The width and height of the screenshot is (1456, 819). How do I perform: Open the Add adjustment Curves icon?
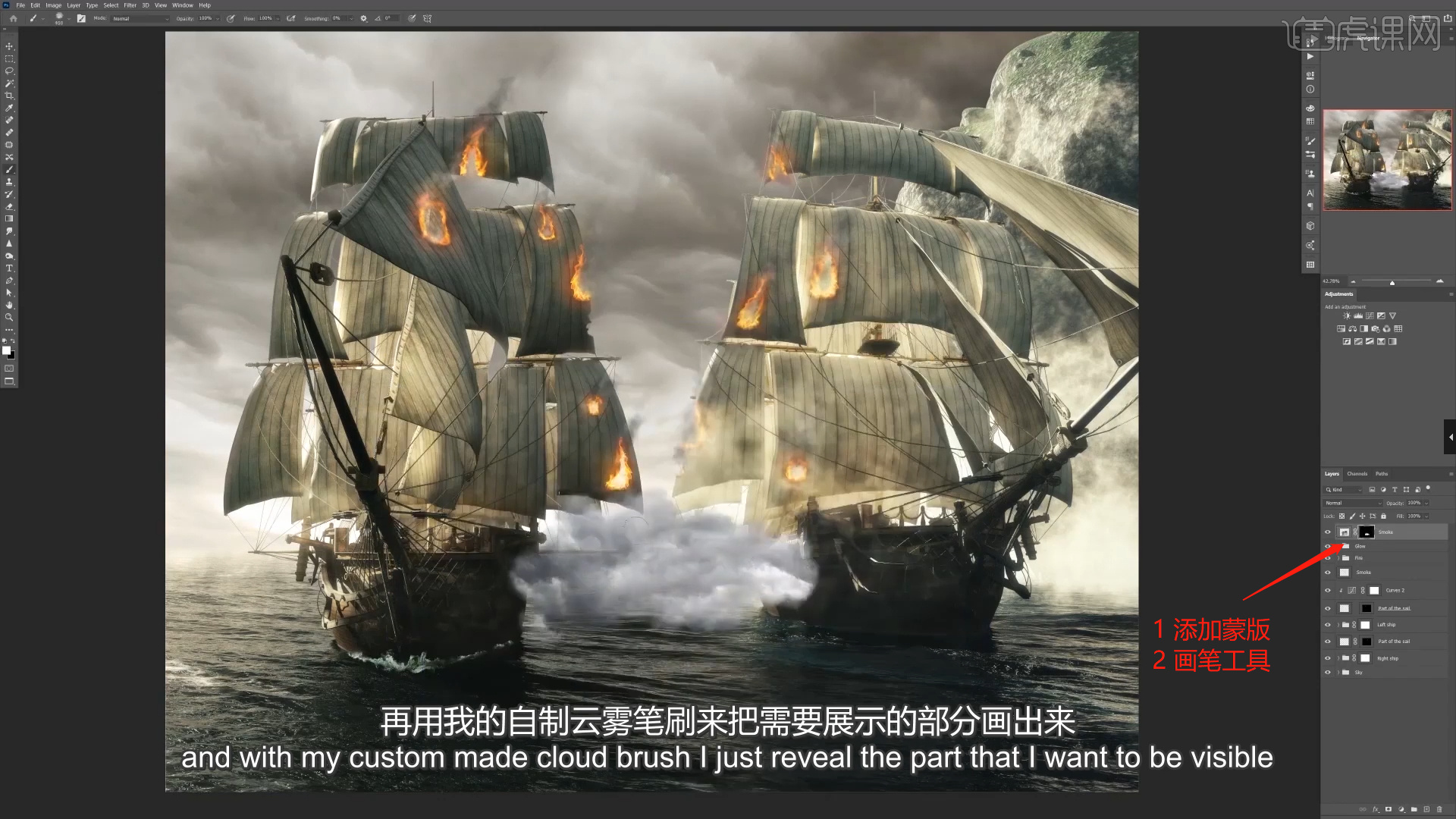tap(1370, 316)
